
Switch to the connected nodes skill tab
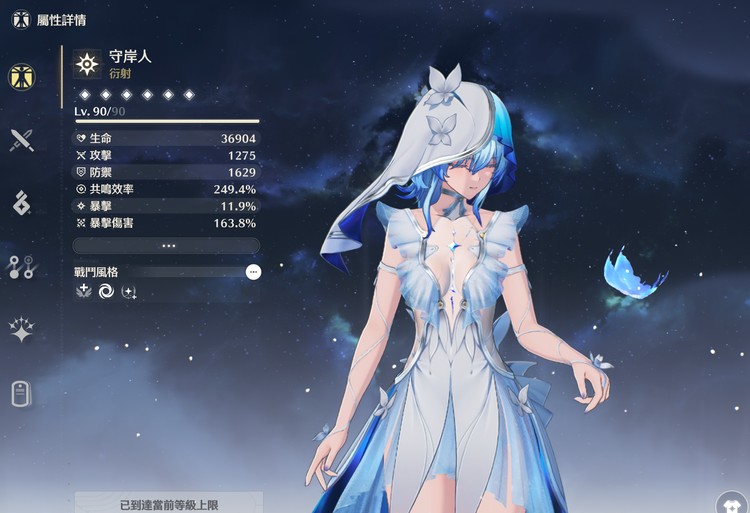pyautogui.click(x=22, y=267)
